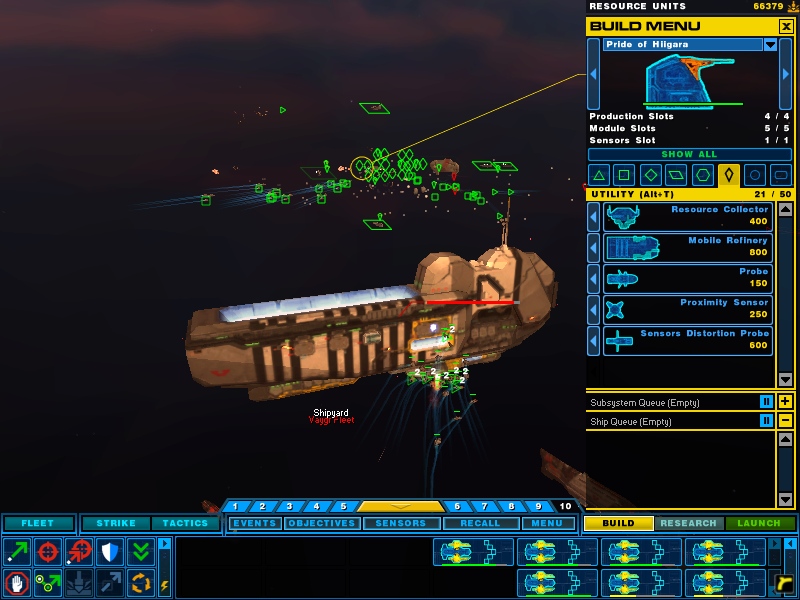
Task: Select the Sensors Distortion Probe entry
Action: [x=688, y=340]
